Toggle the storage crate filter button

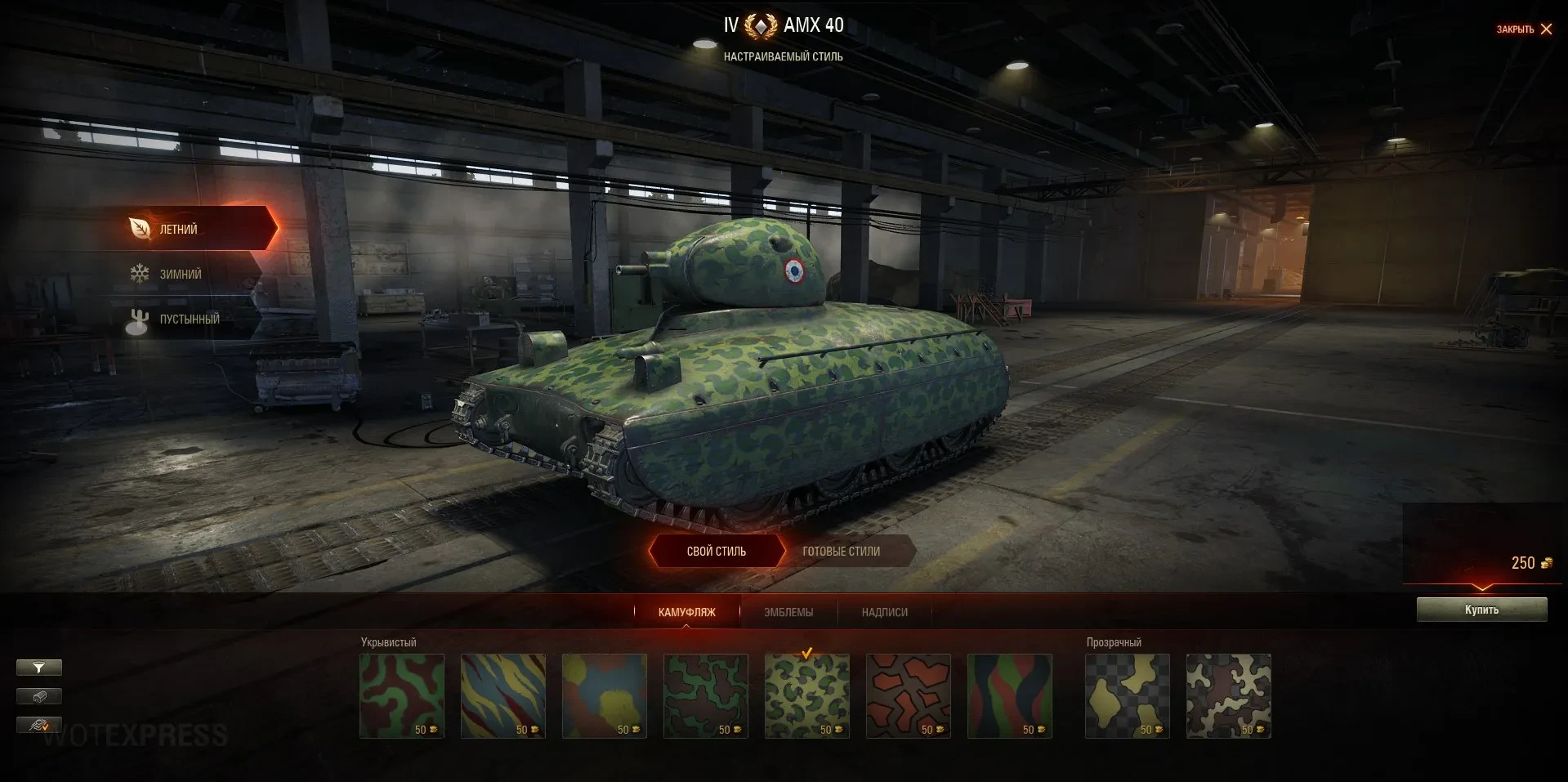(38, 696)
